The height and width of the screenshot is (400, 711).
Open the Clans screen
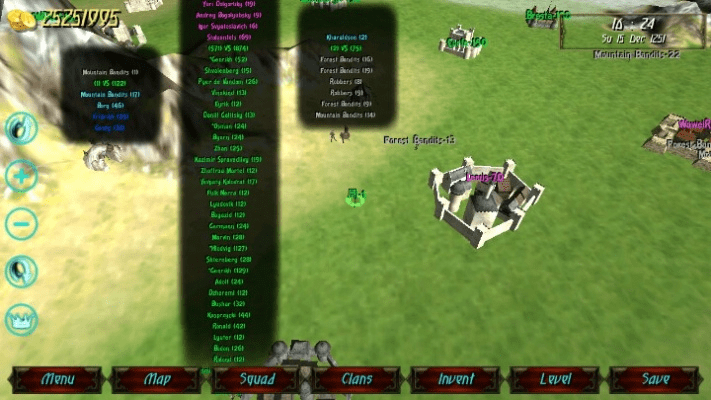357,380
